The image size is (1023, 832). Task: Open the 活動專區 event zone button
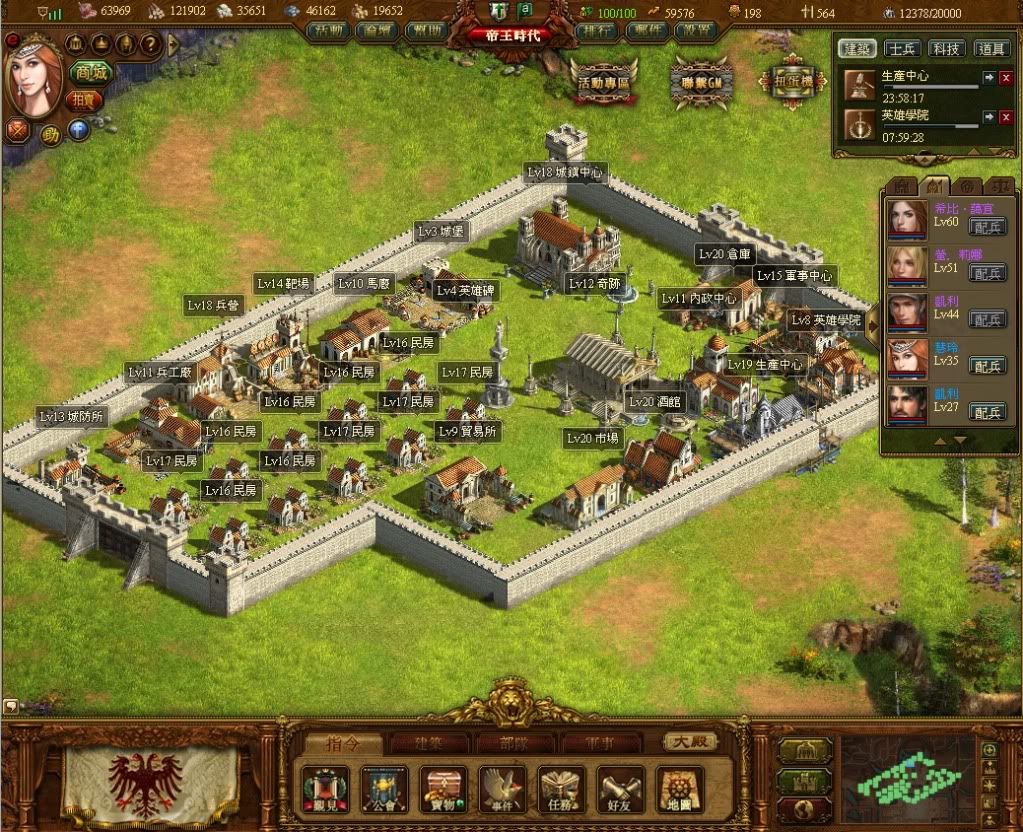(603, 83)
